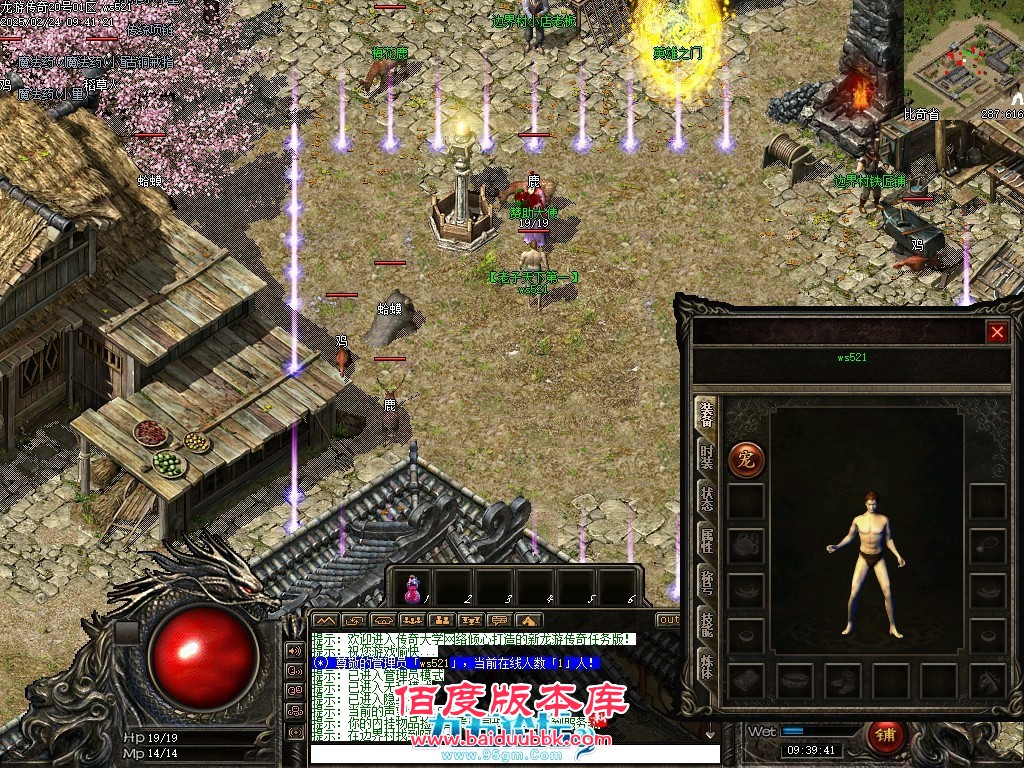Use the pink potion in hotbar slot 1

click(x=411, y=589)
